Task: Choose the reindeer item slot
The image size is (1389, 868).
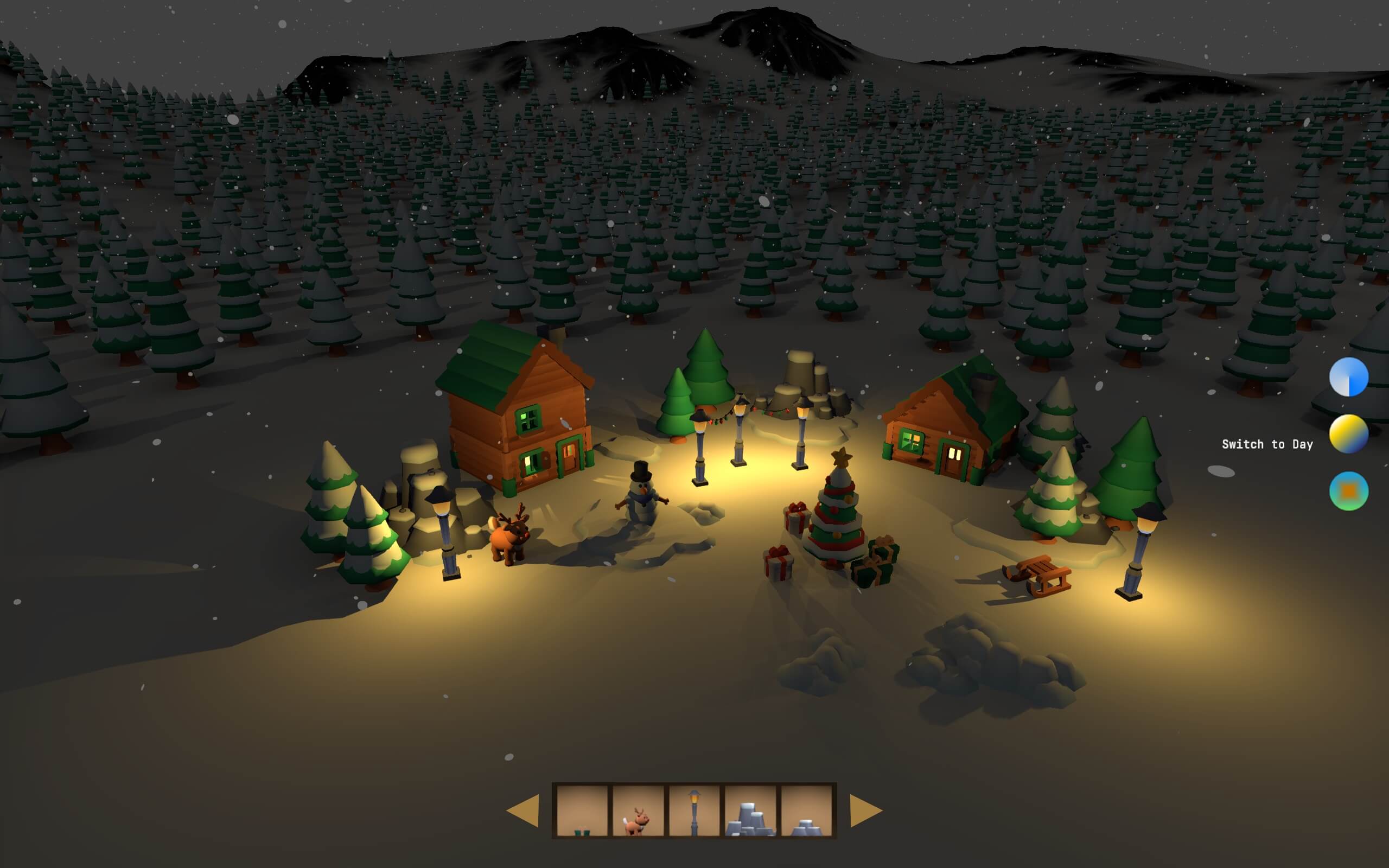Action: tap(638, 810)
